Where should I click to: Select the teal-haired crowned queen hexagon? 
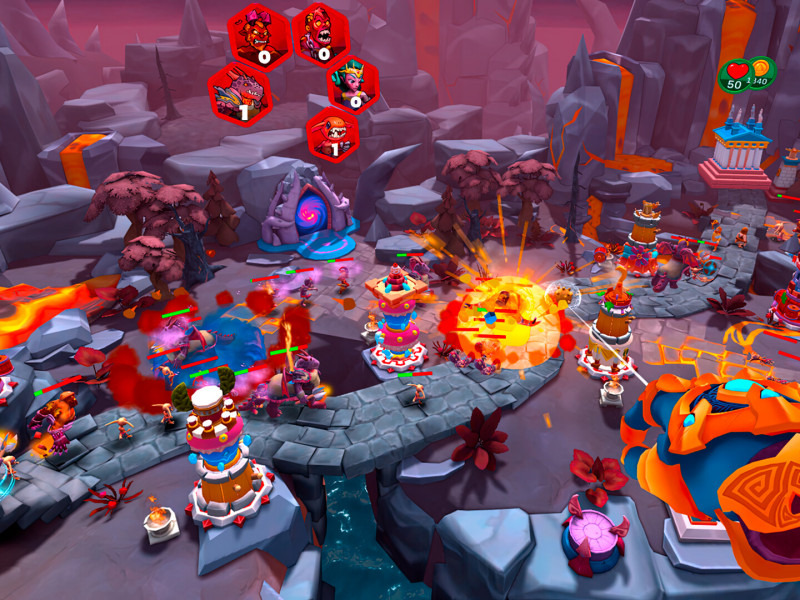click(x=353, y=85)
